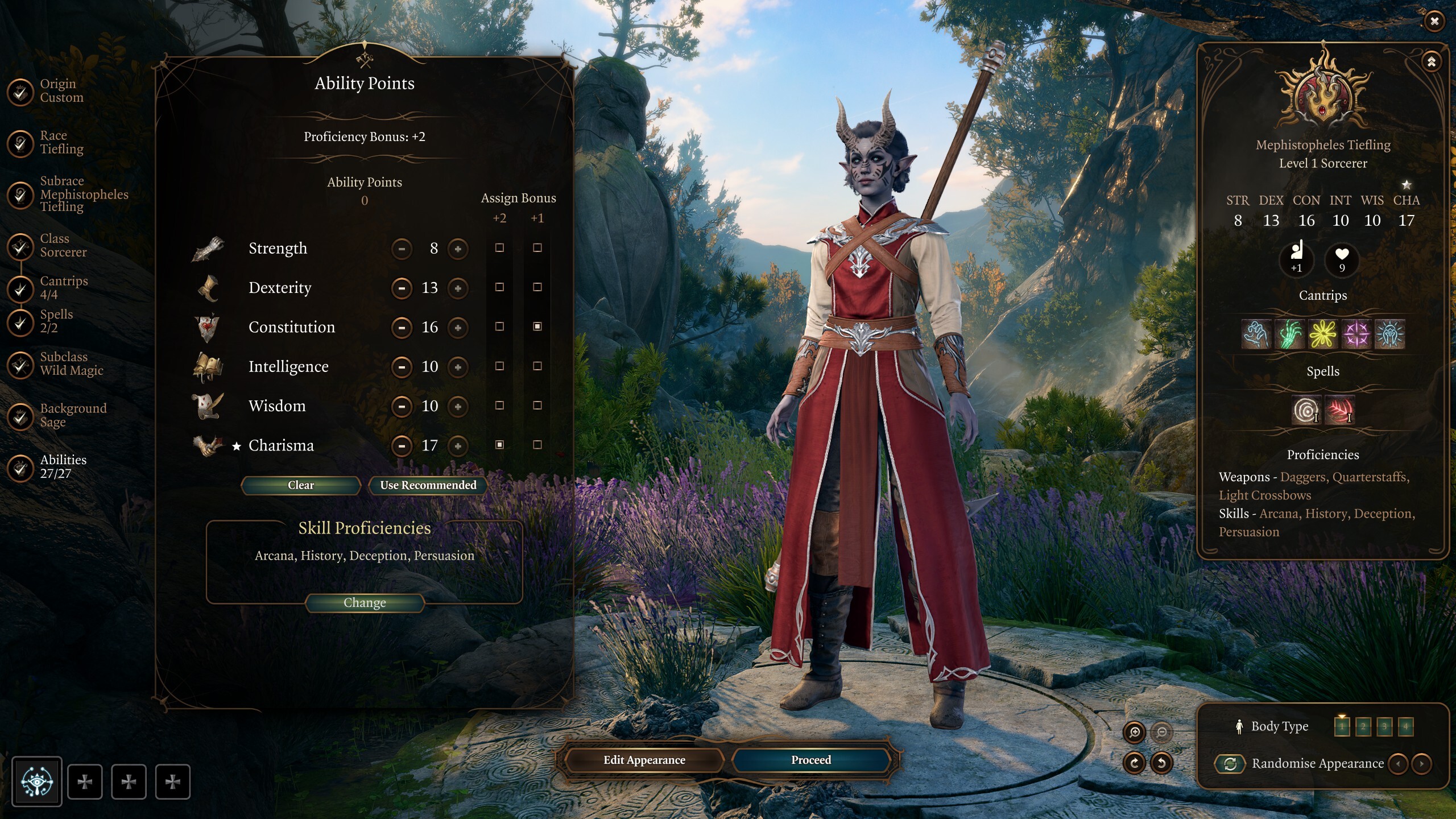Click the first cross icon in bottom-left toolbar

[85, 781]
